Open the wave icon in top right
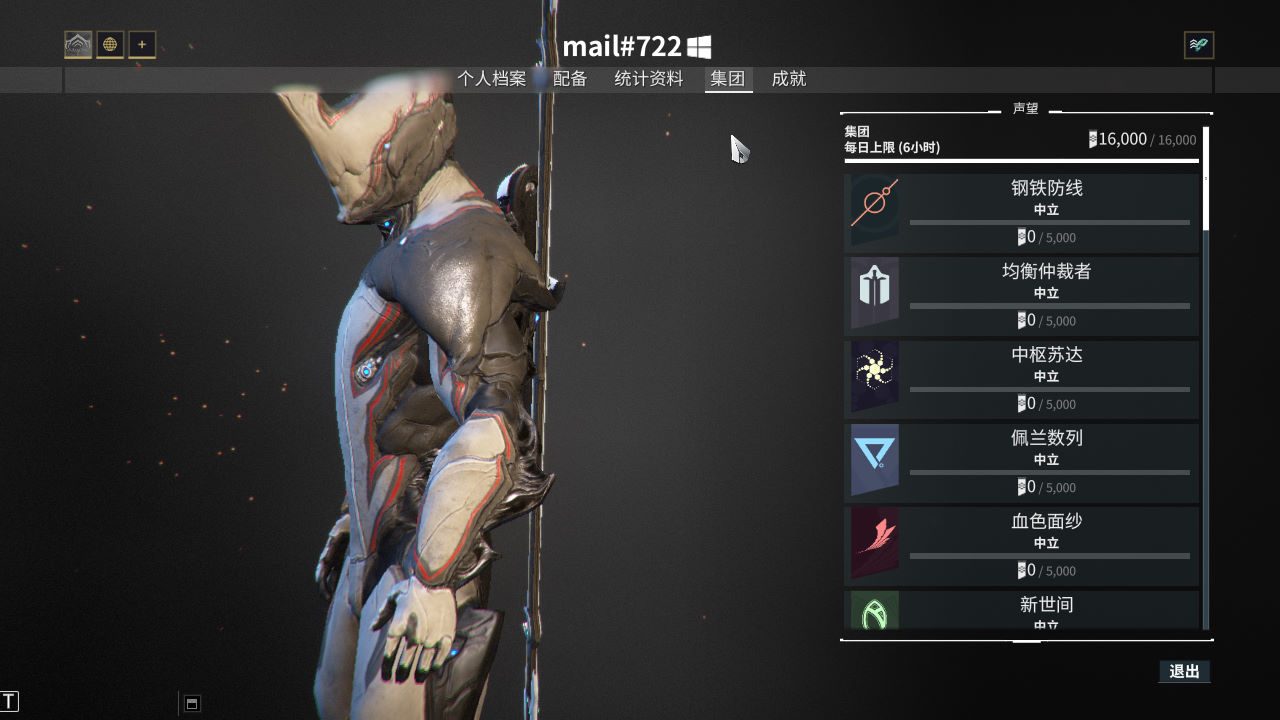Screen dimensions: 1280x720 (x=1198, y=45)
